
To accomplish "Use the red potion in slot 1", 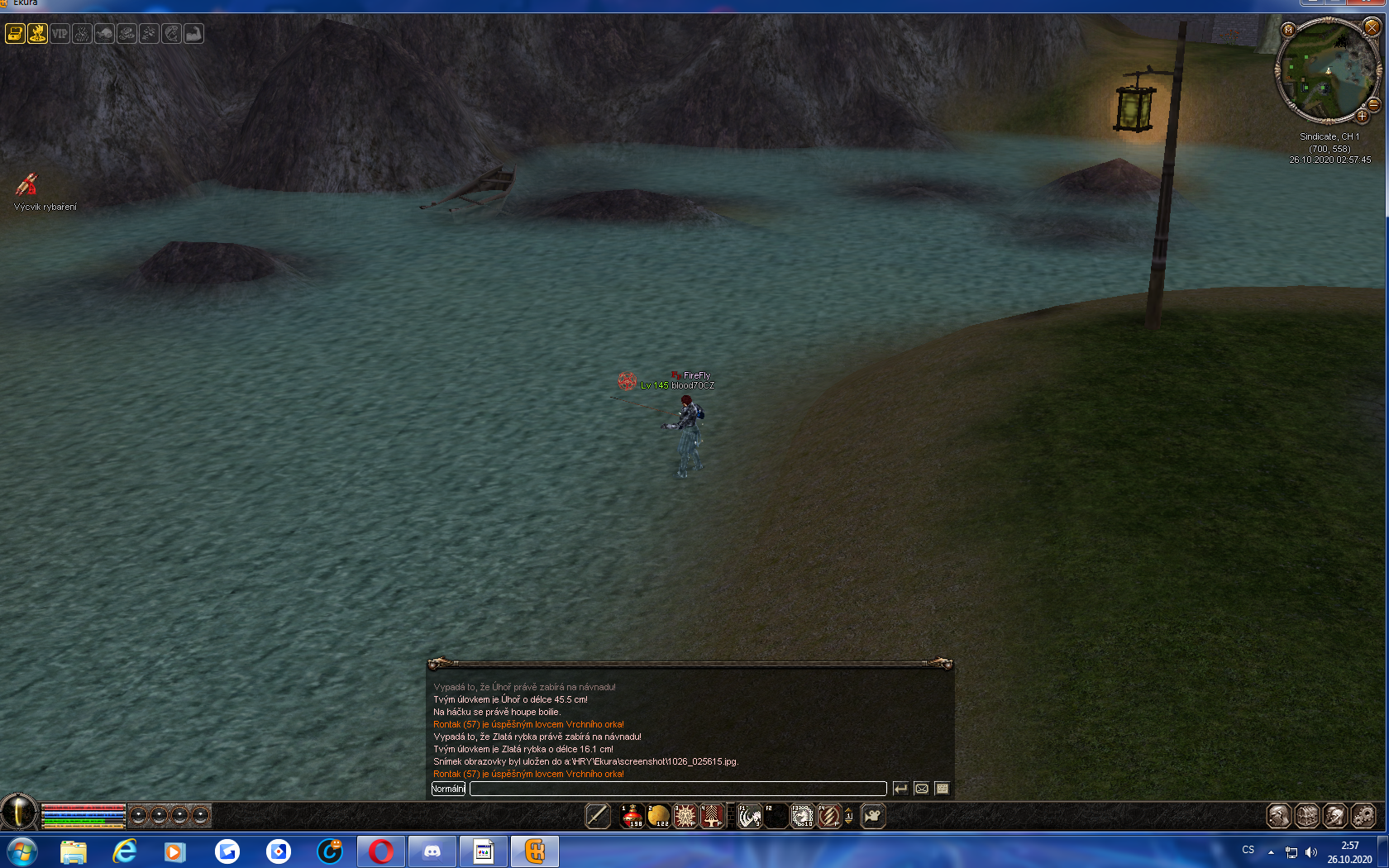I will (632, 816).
